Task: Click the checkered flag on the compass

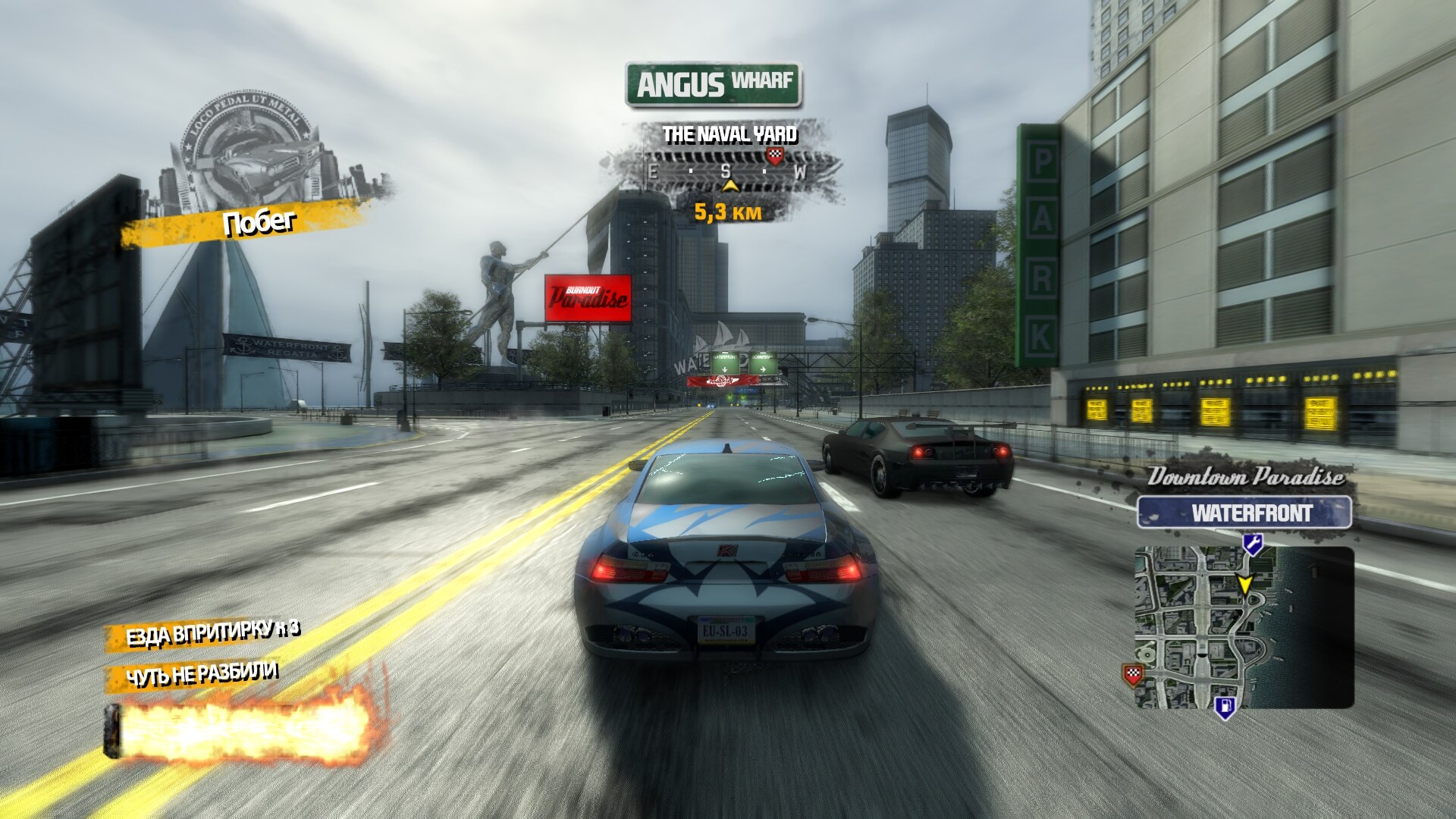Action: [x=774, y=156]
